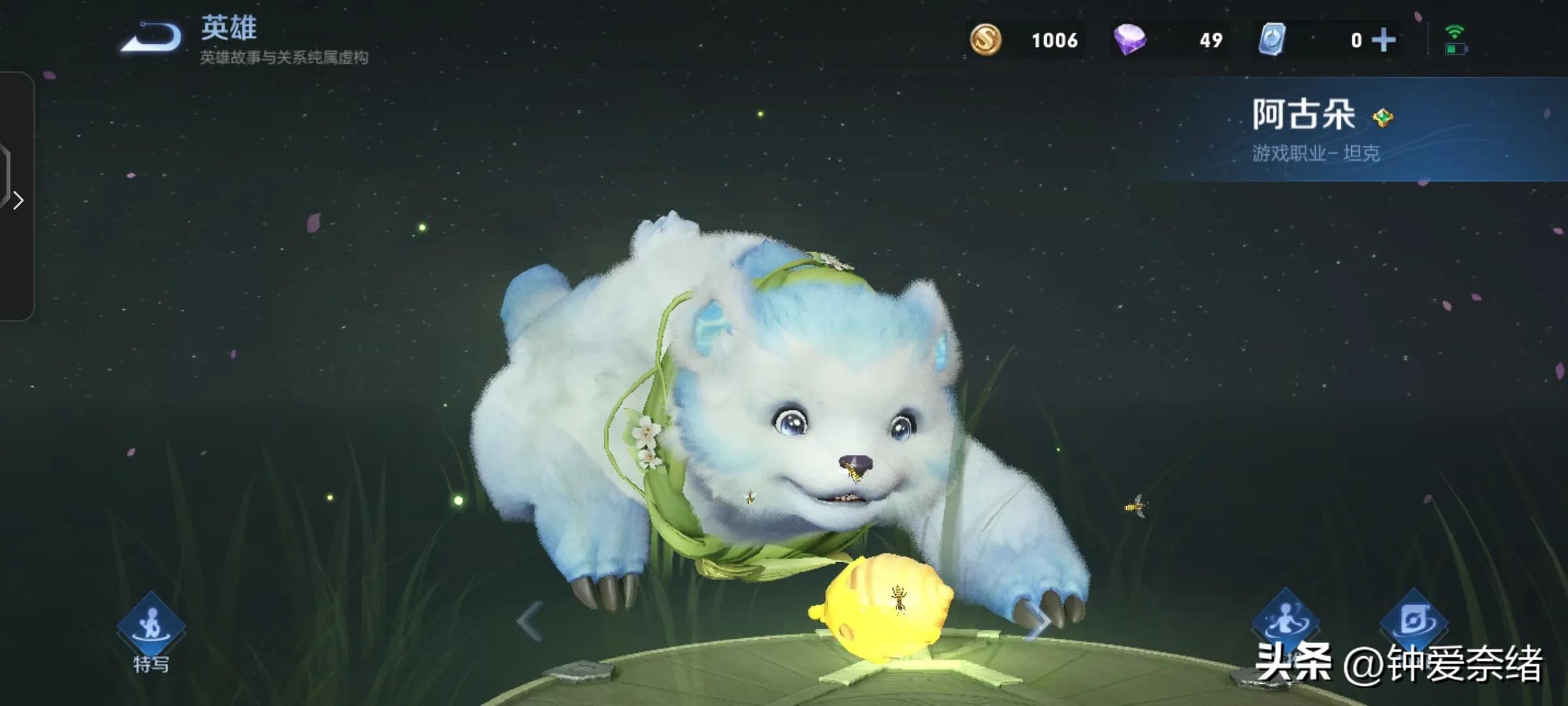Expand the collapsed left side panel

pos(18,200)
